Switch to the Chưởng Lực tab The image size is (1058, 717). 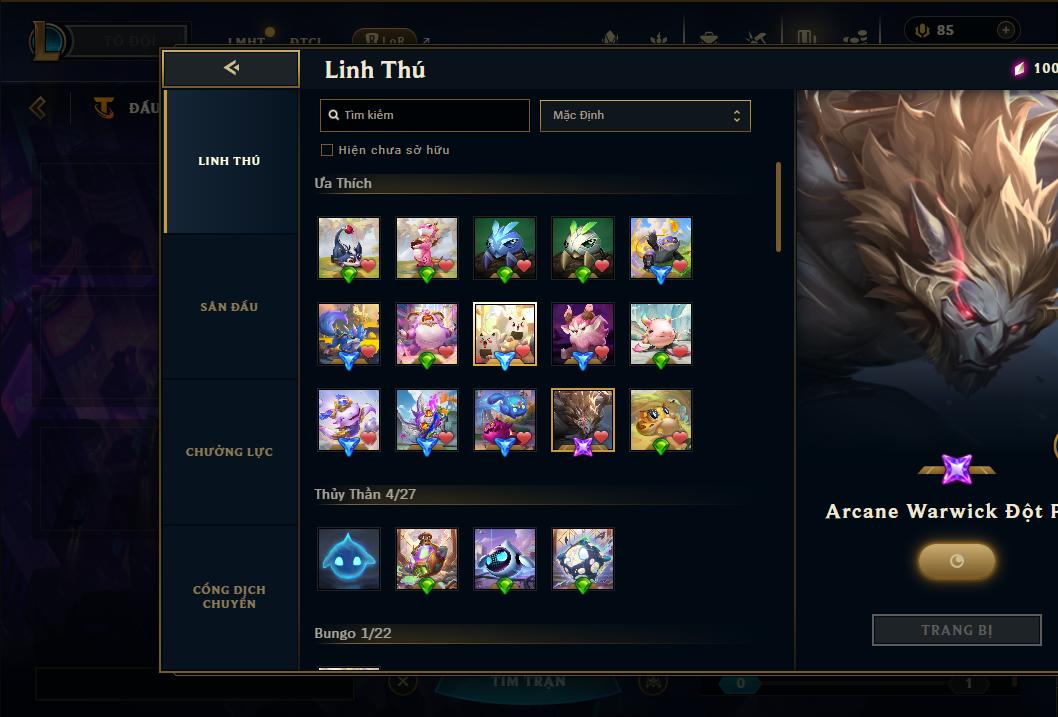point(229,452)
